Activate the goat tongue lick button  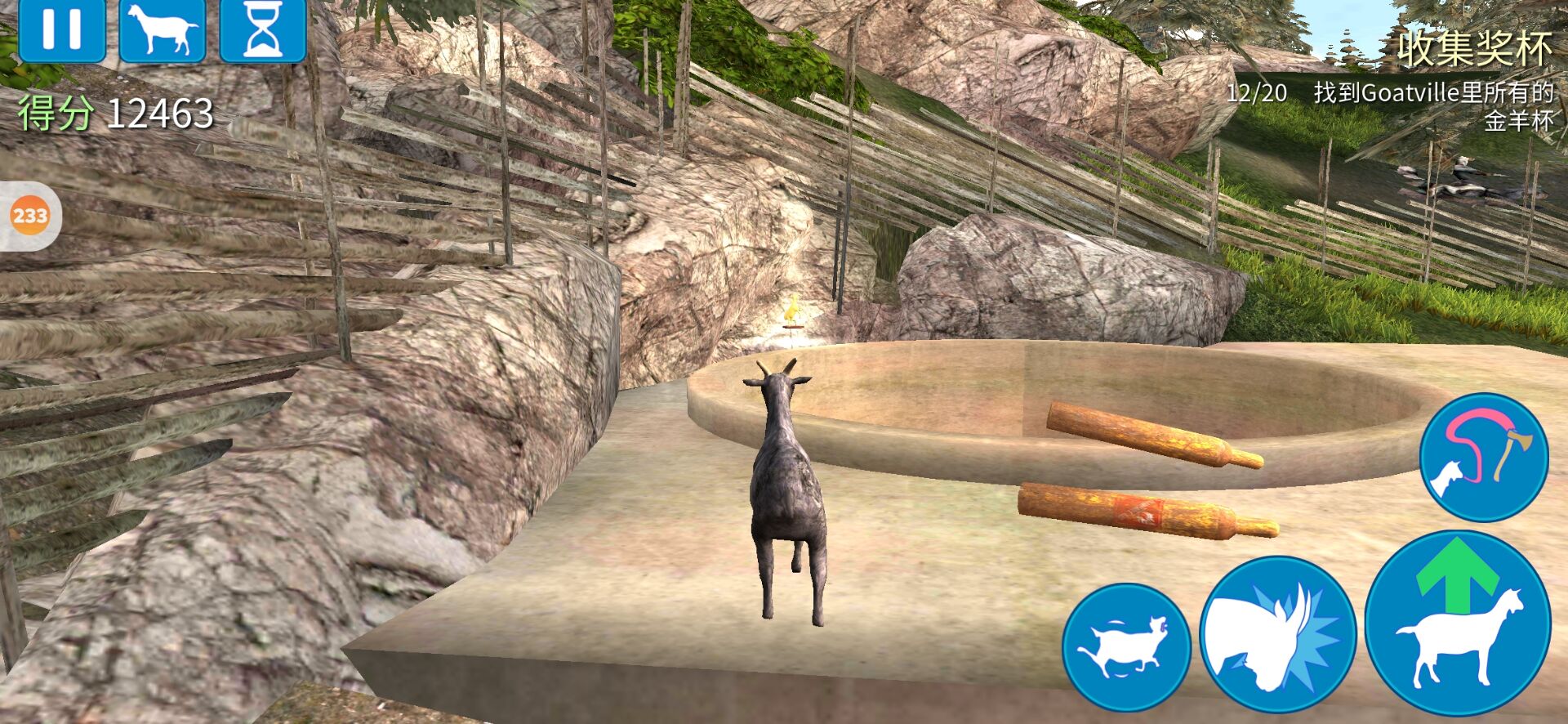pos(1483,456)
